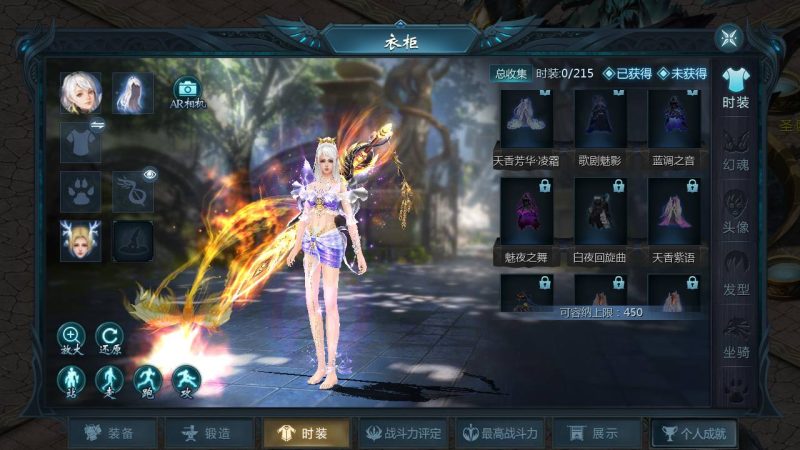Open the 发型 hairstyle tab
800x450 pixels.
tap(736, 272)
